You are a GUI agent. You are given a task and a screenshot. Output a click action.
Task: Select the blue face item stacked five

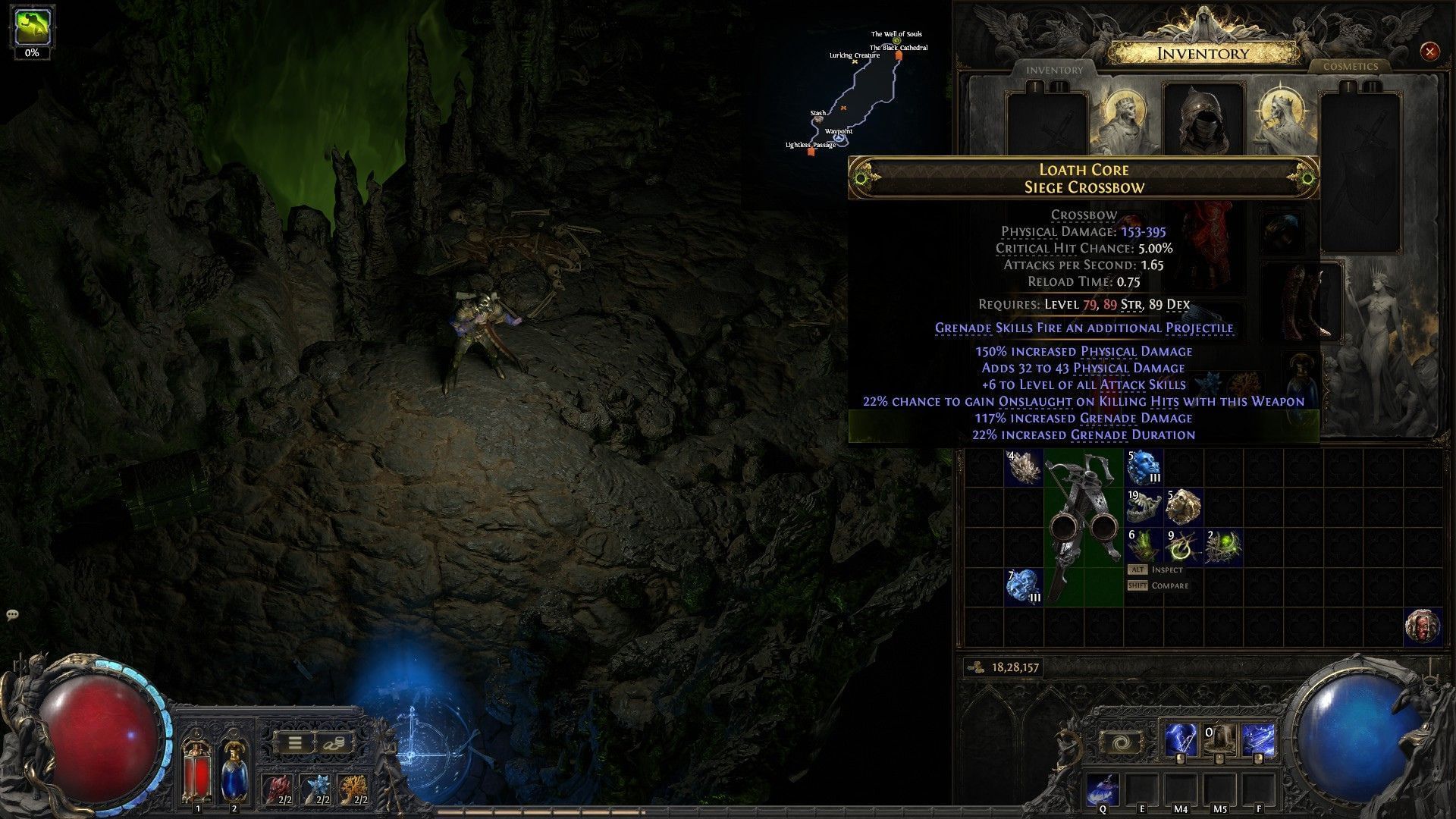click(1143, 468)
